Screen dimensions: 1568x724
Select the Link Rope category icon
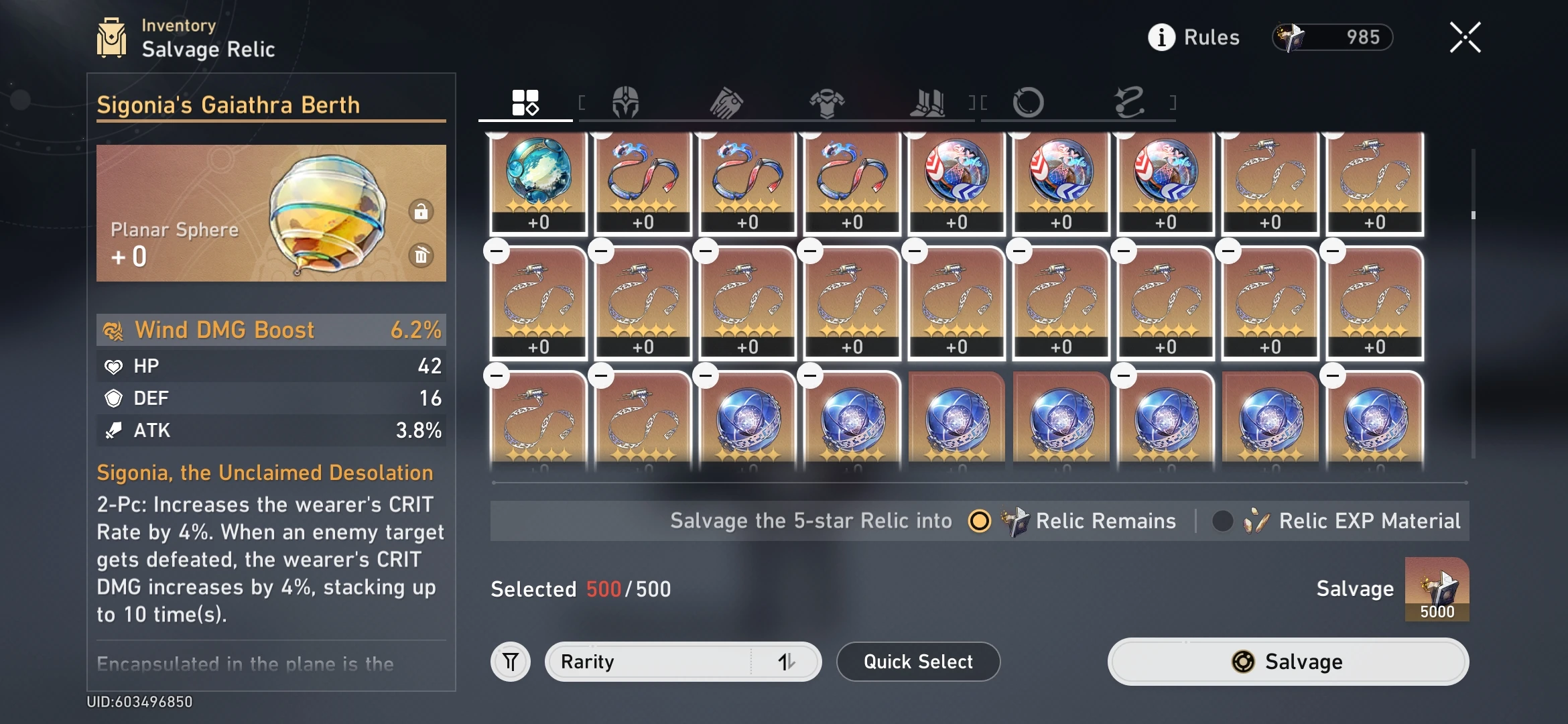coord(1129,102)
